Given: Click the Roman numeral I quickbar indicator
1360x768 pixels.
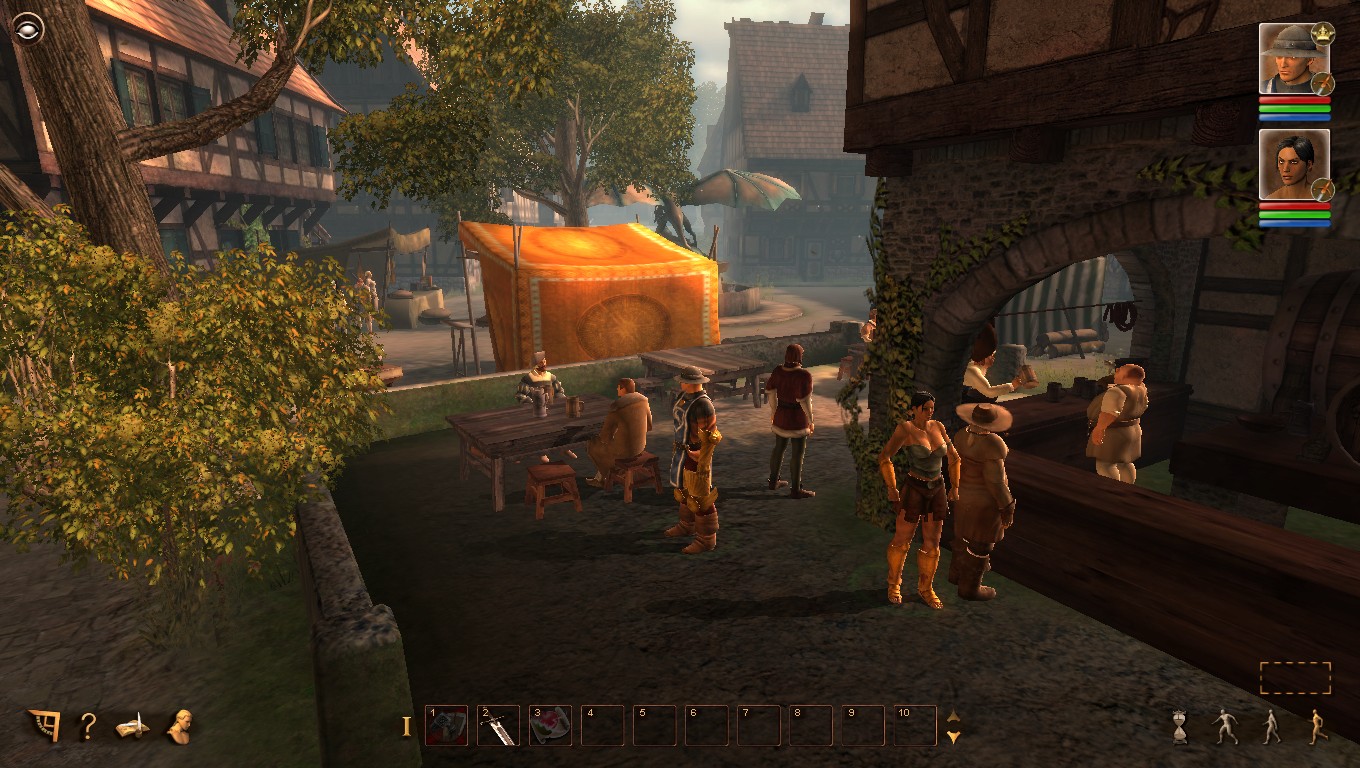Looking at the screenshot, I should pos(408,727).
